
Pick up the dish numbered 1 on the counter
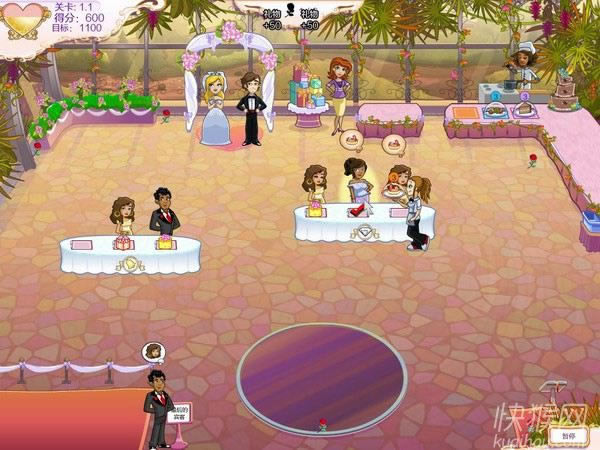coord(492,110)
